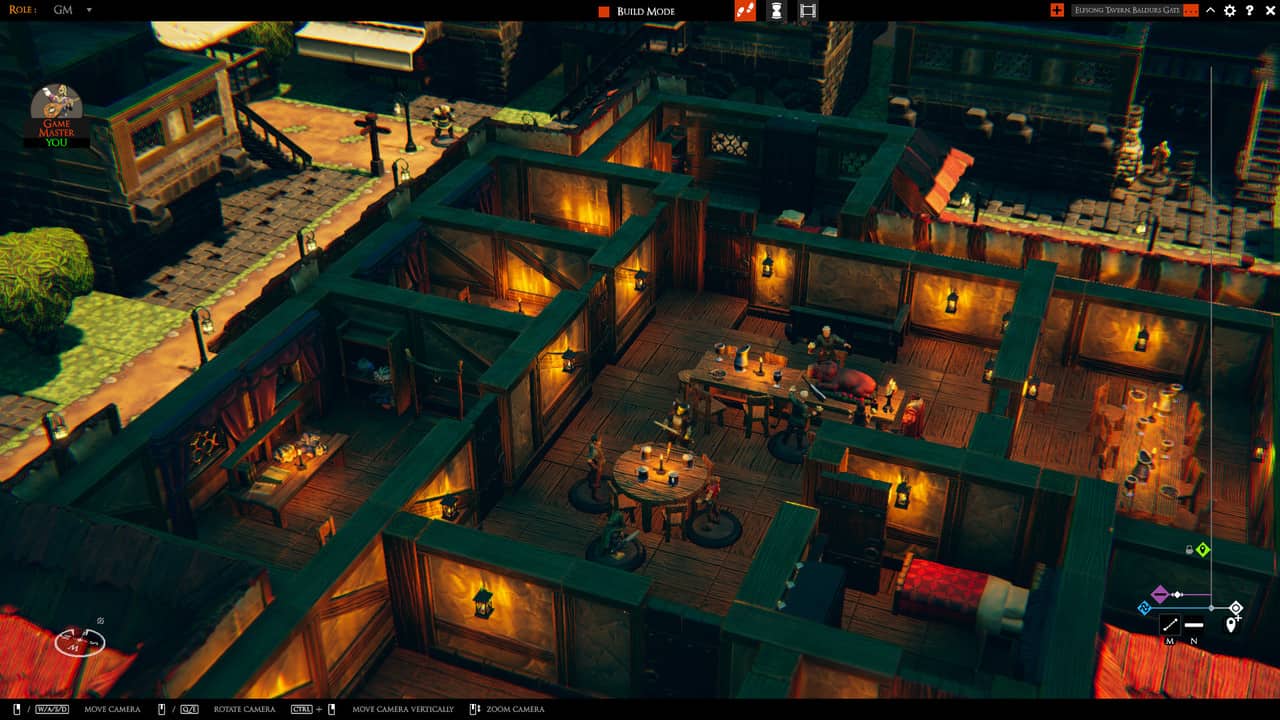
Task: Select the measurement tool labeled M
Action: (x=1171, y=624)
